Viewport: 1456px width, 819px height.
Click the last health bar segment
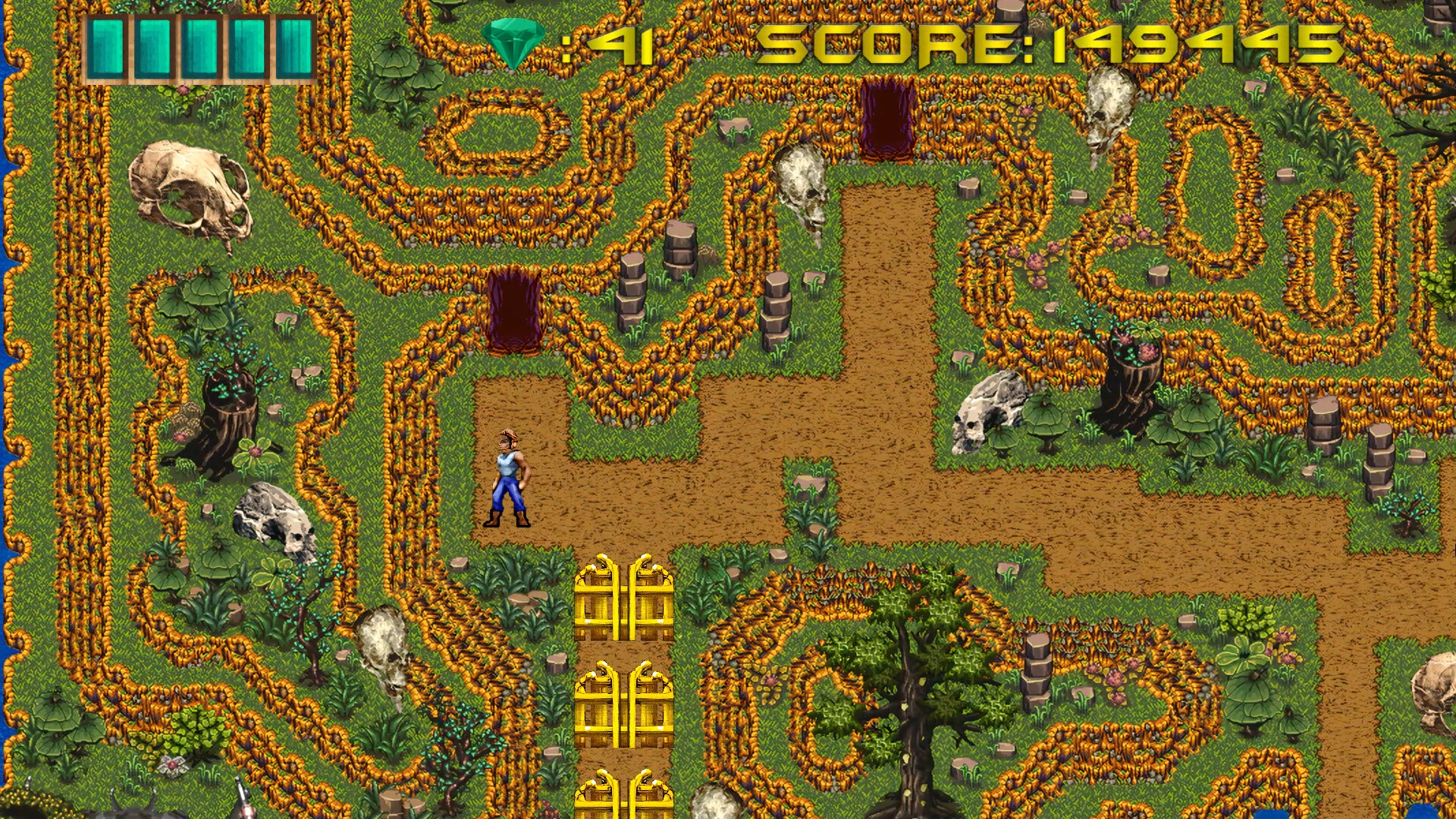tap(294, 45)
